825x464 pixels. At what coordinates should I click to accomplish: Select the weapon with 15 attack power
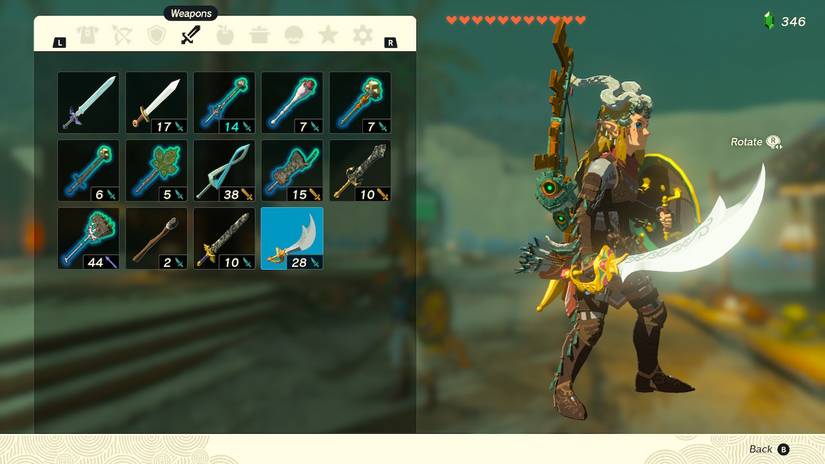pyautogui.click(x=292, y=170)
